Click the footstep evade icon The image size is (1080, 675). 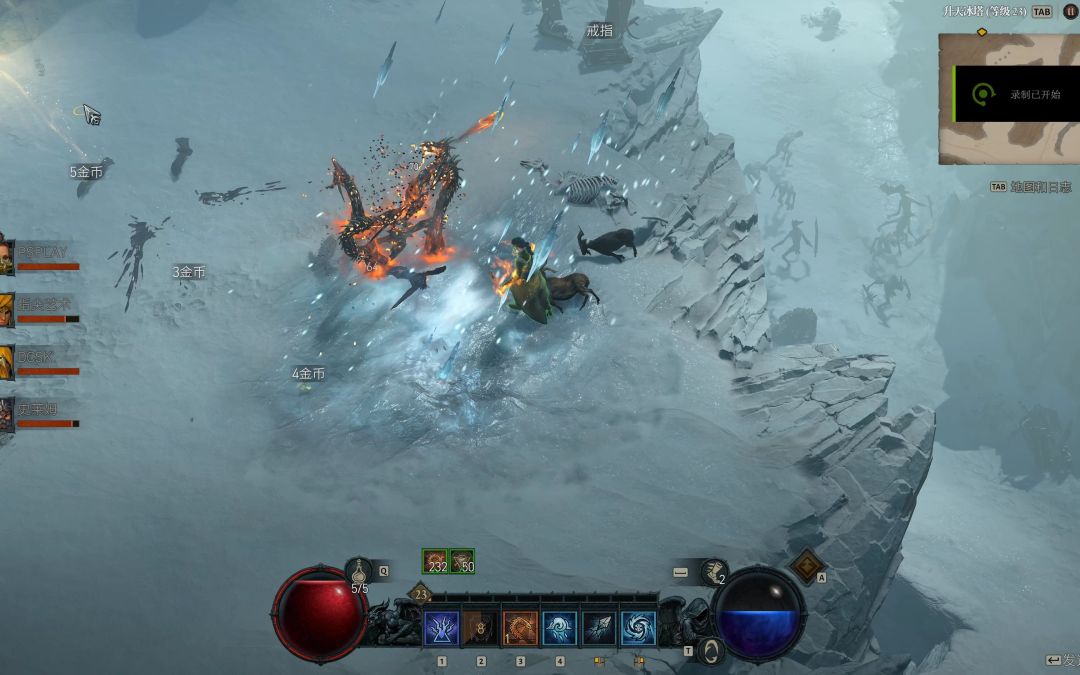pos(713,571)
